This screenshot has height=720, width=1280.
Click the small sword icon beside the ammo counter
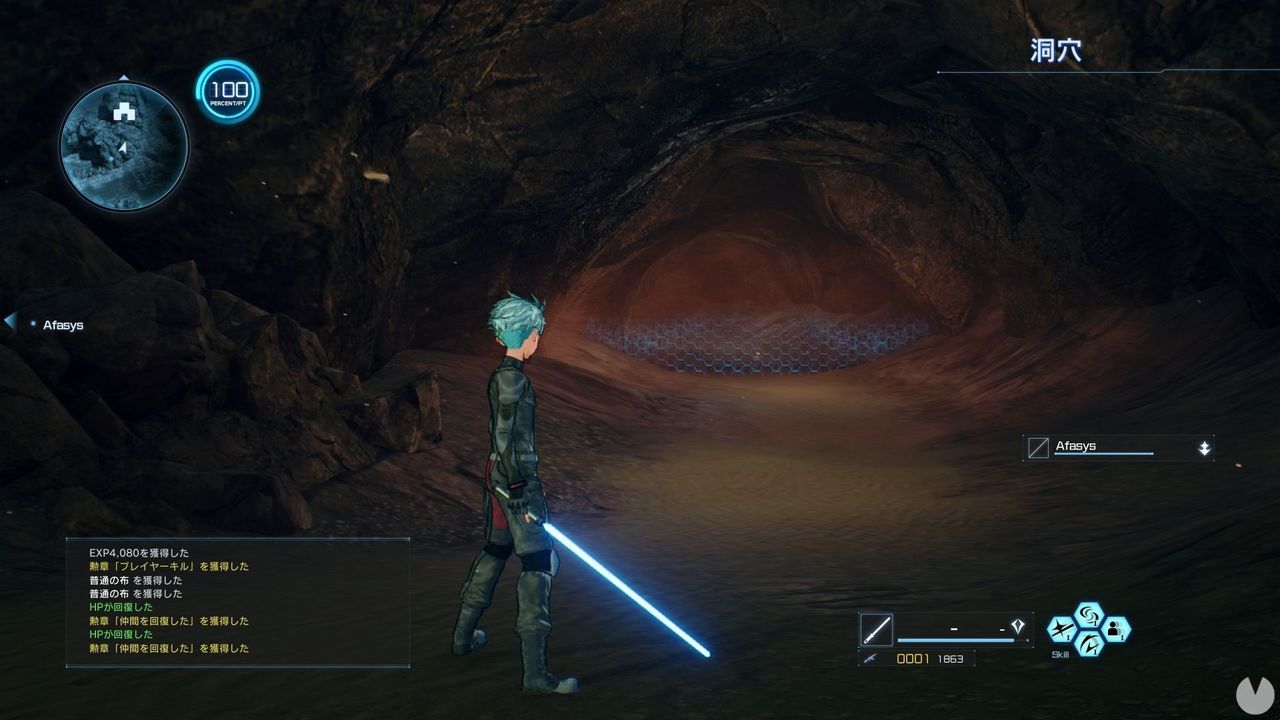click(x=868, y=658)
